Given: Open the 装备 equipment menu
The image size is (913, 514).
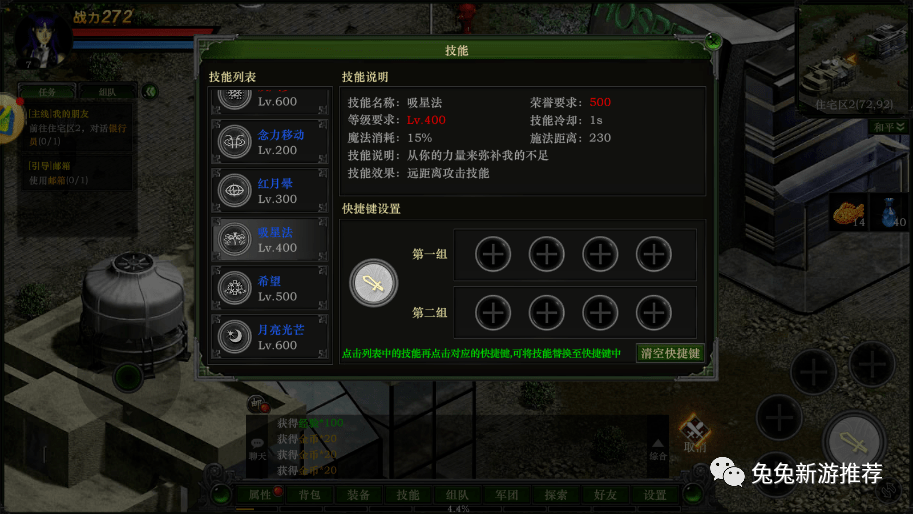Looking at the screenshot, I should [x=358, y=495].
